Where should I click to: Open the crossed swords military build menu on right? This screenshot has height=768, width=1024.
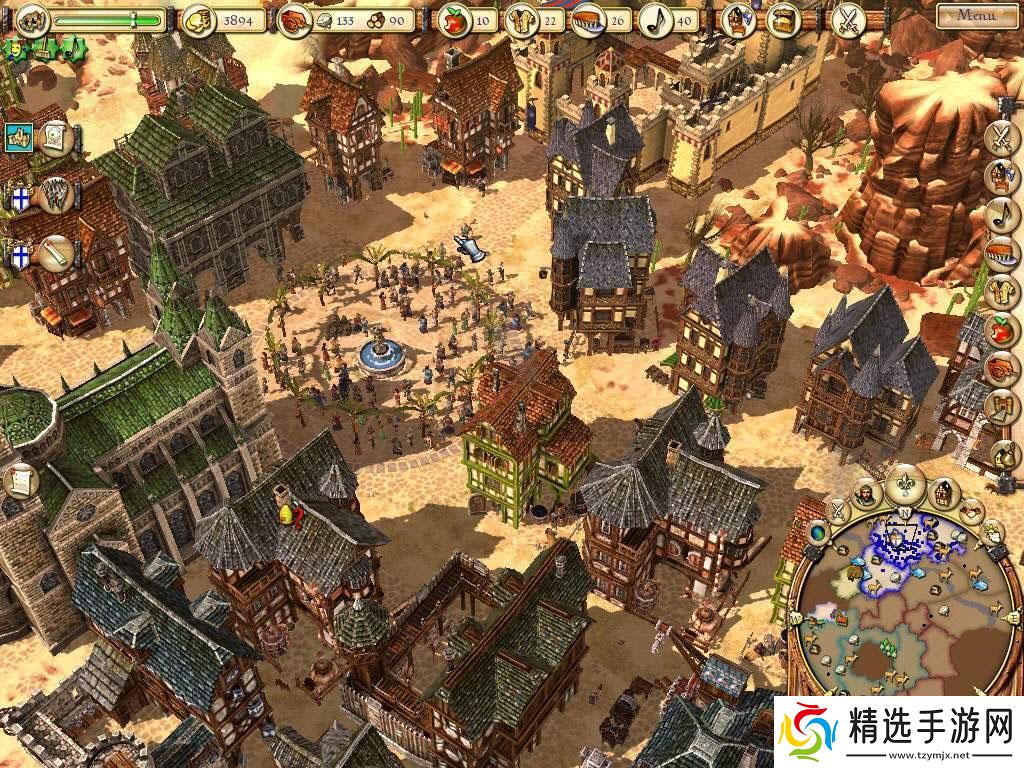click(1001, 137)
